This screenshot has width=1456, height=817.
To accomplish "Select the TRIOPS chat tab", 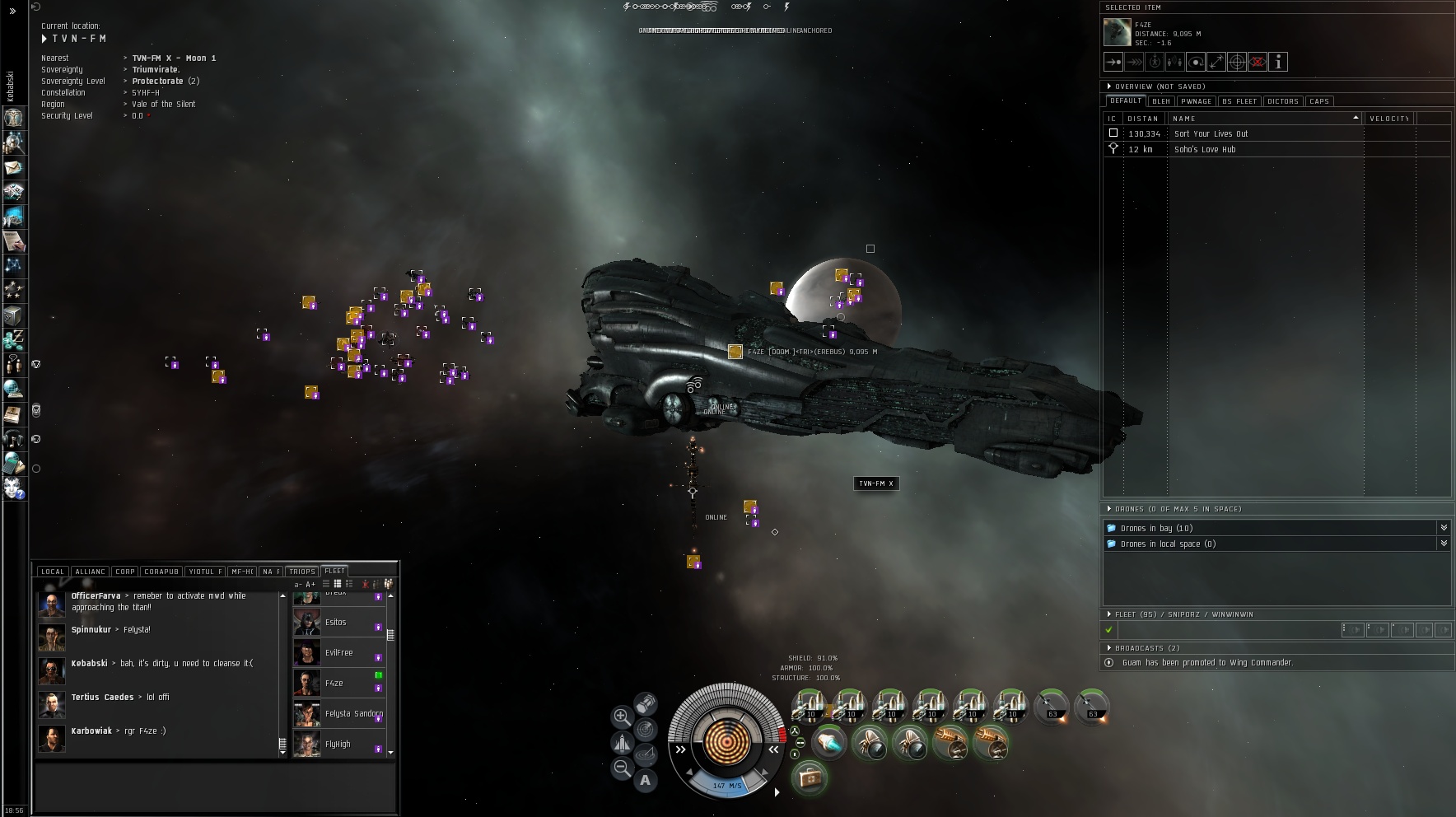I will (x=302, y=572).
